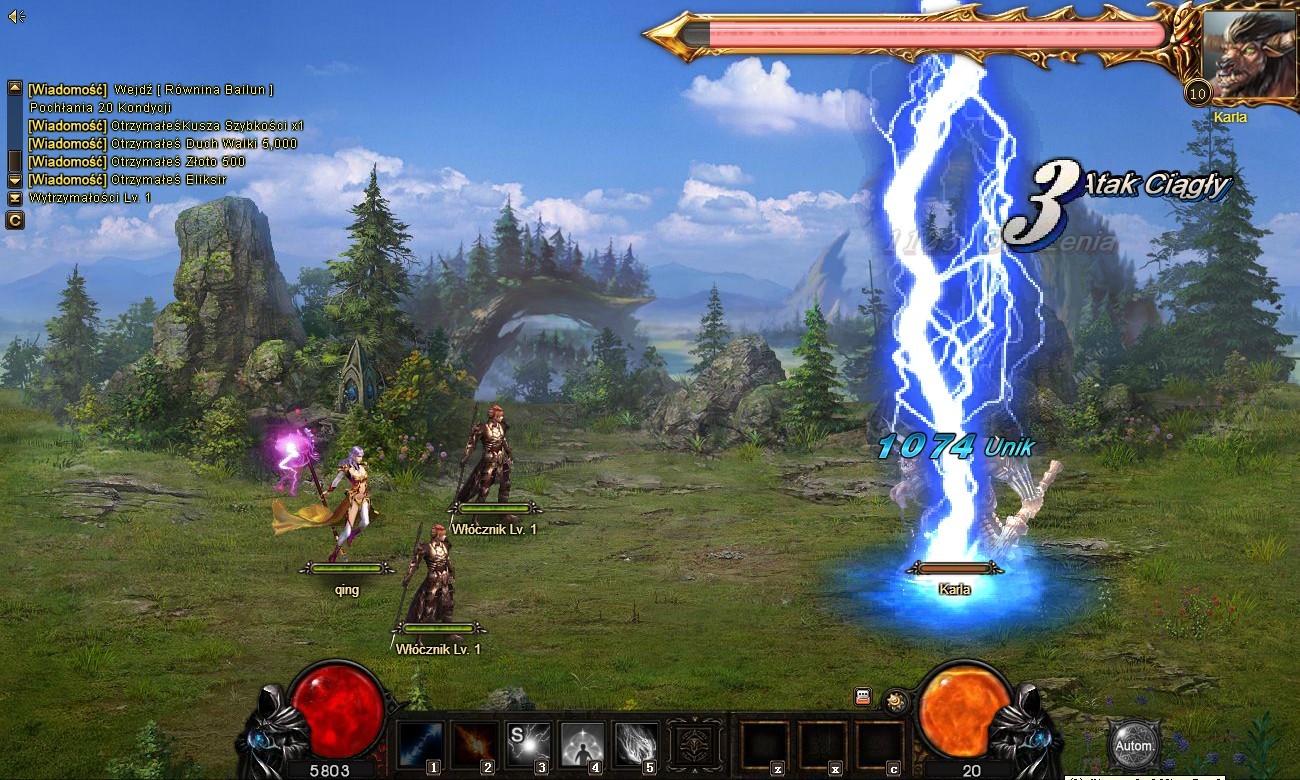
Task: Clear the message log with the C button
Action: pyautogui.click(x=15, y=220)
